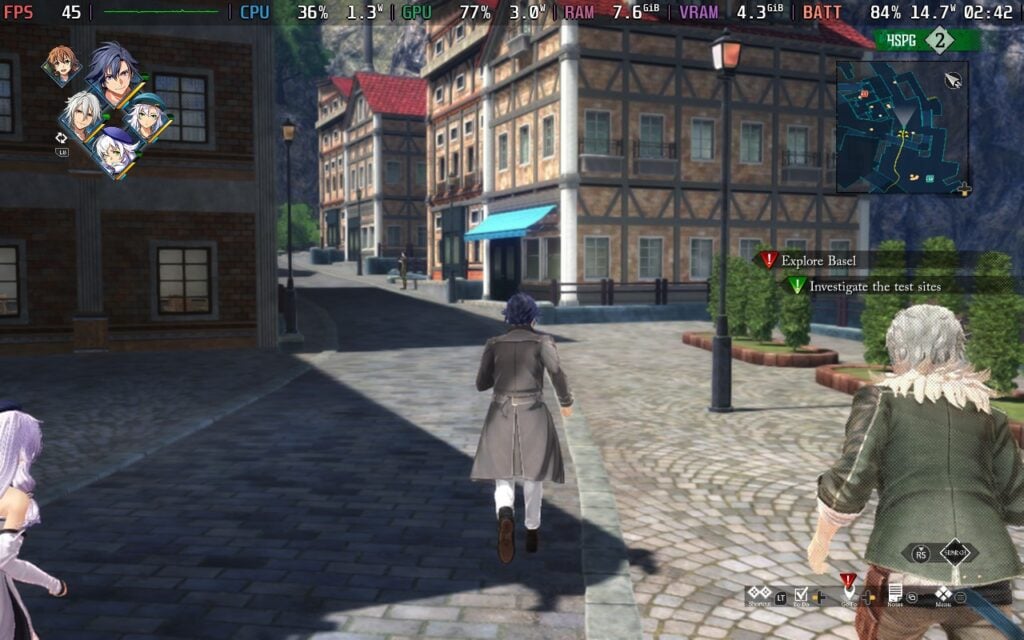Open the To Do checklist icon
The width and height of the screenshot is (1024, 640).
[x=801, y=594]
